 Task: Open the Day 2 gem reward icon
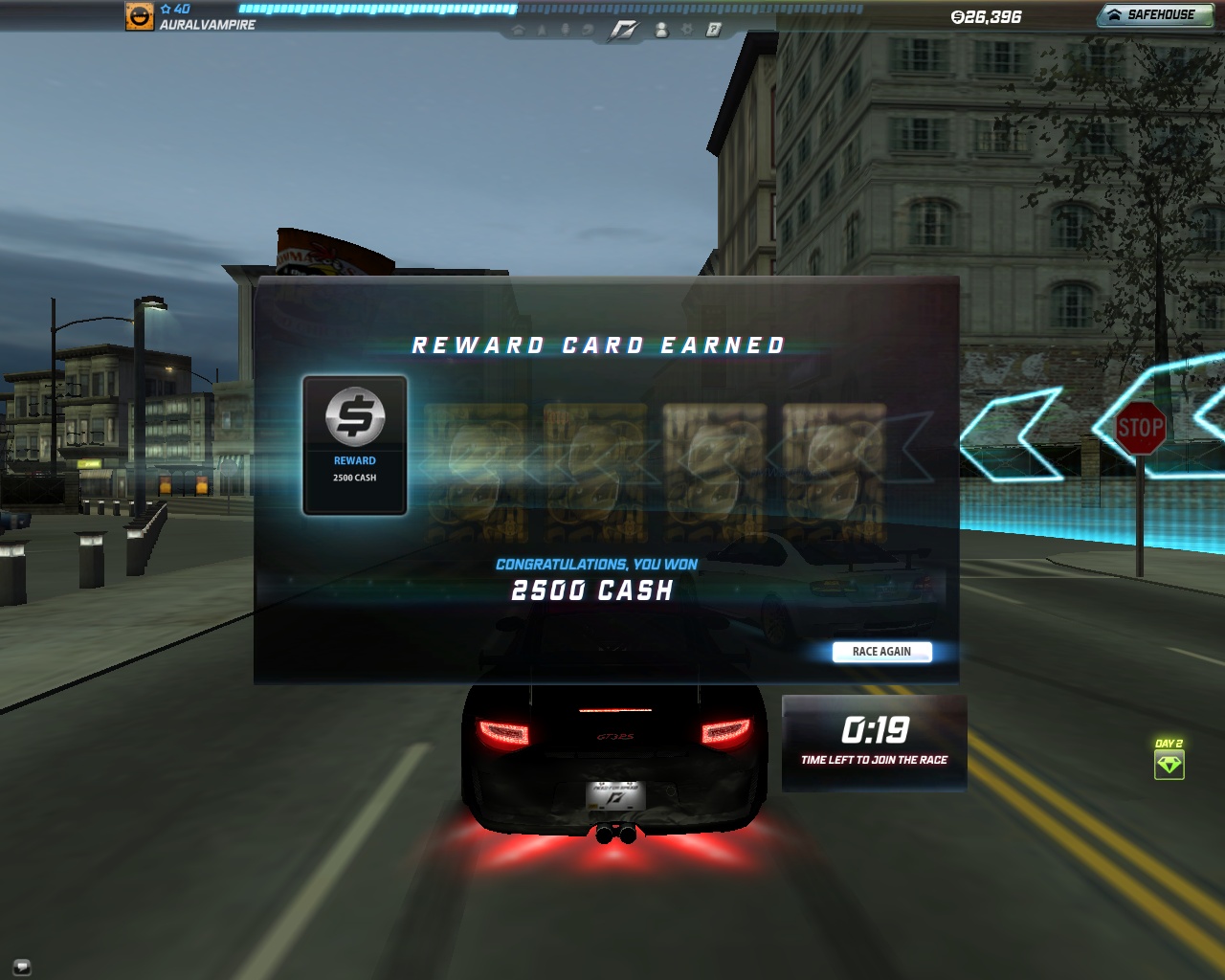click(x=1169, y=765)
